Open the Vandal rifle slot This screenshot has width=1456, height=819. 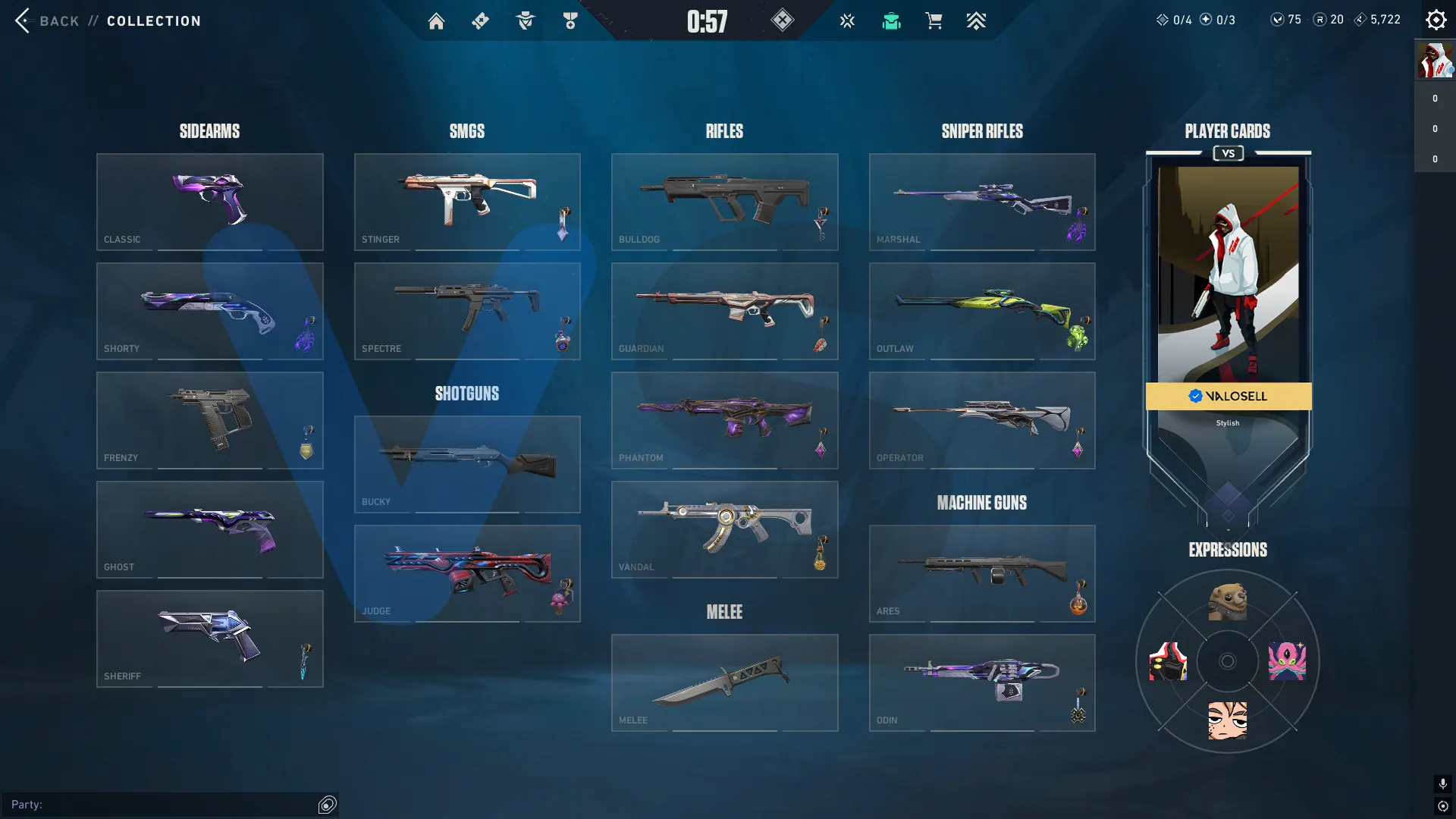[x=724, y=529]
